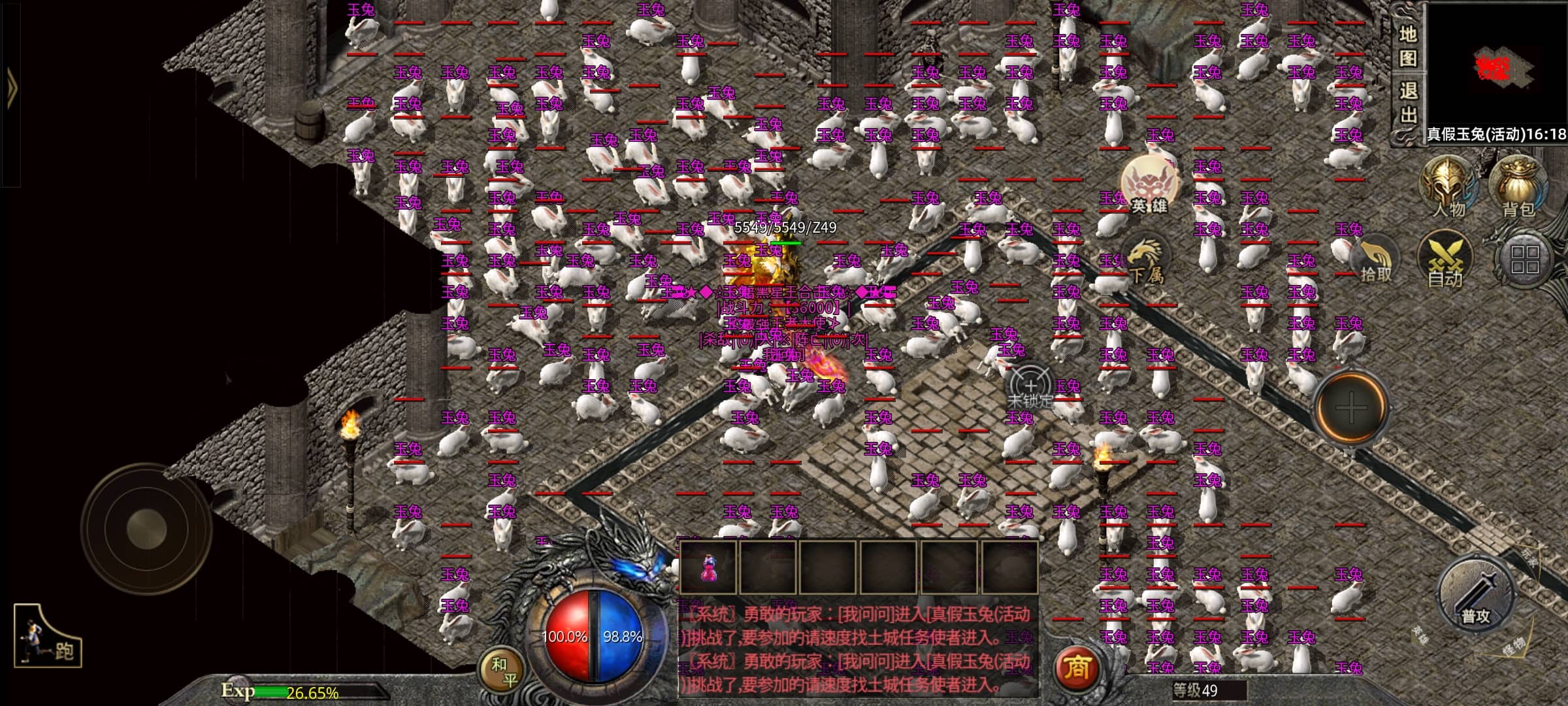Switch the 和平 attack mode
Image resolution: width=1568 pixels, height=706 pixels.
point(503,671)
